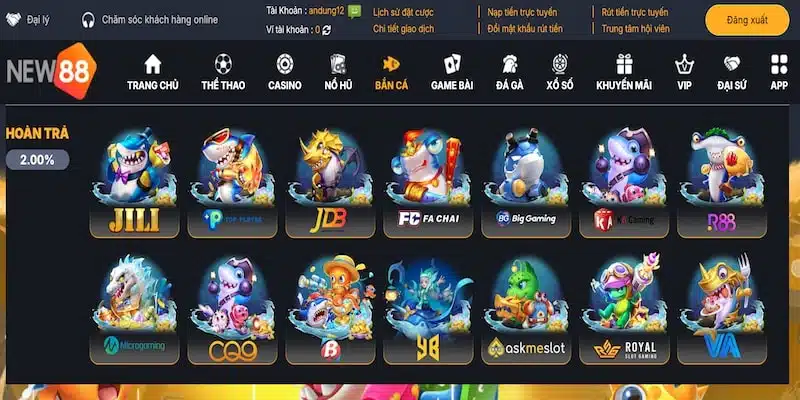Image resolution: width=800 pixels, height=400 pixels.
Task: Click the Đăng xuất logout button
Action: [747, 20]
